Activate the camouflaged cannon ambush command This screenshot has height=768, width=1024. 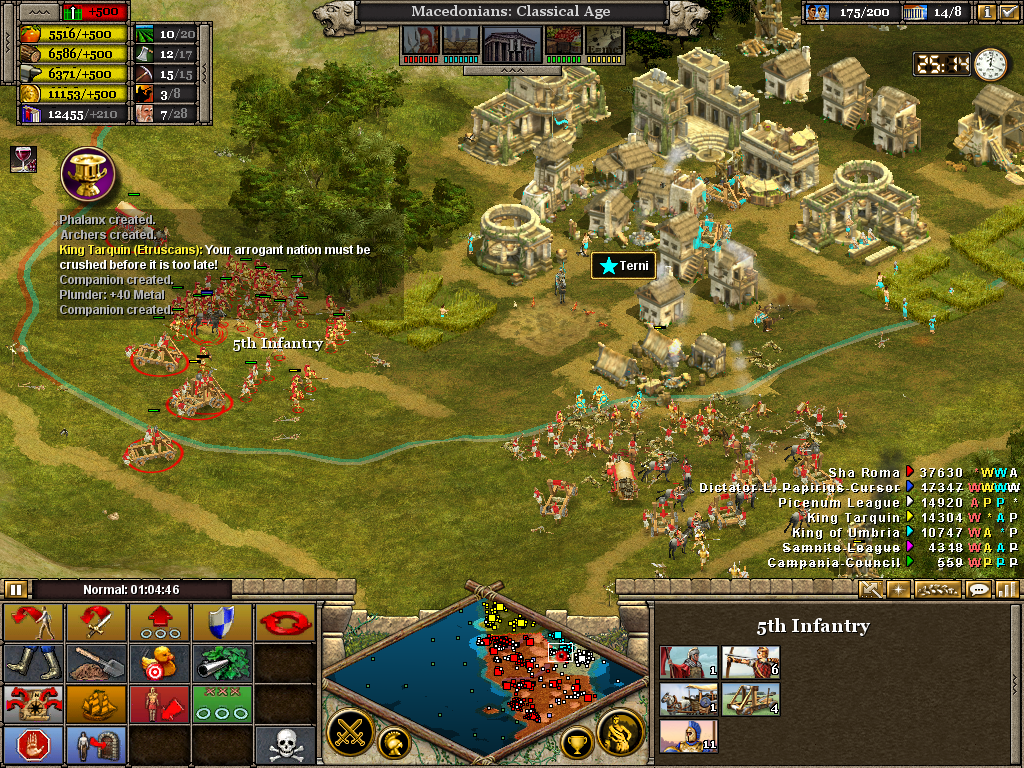point(221,662)
